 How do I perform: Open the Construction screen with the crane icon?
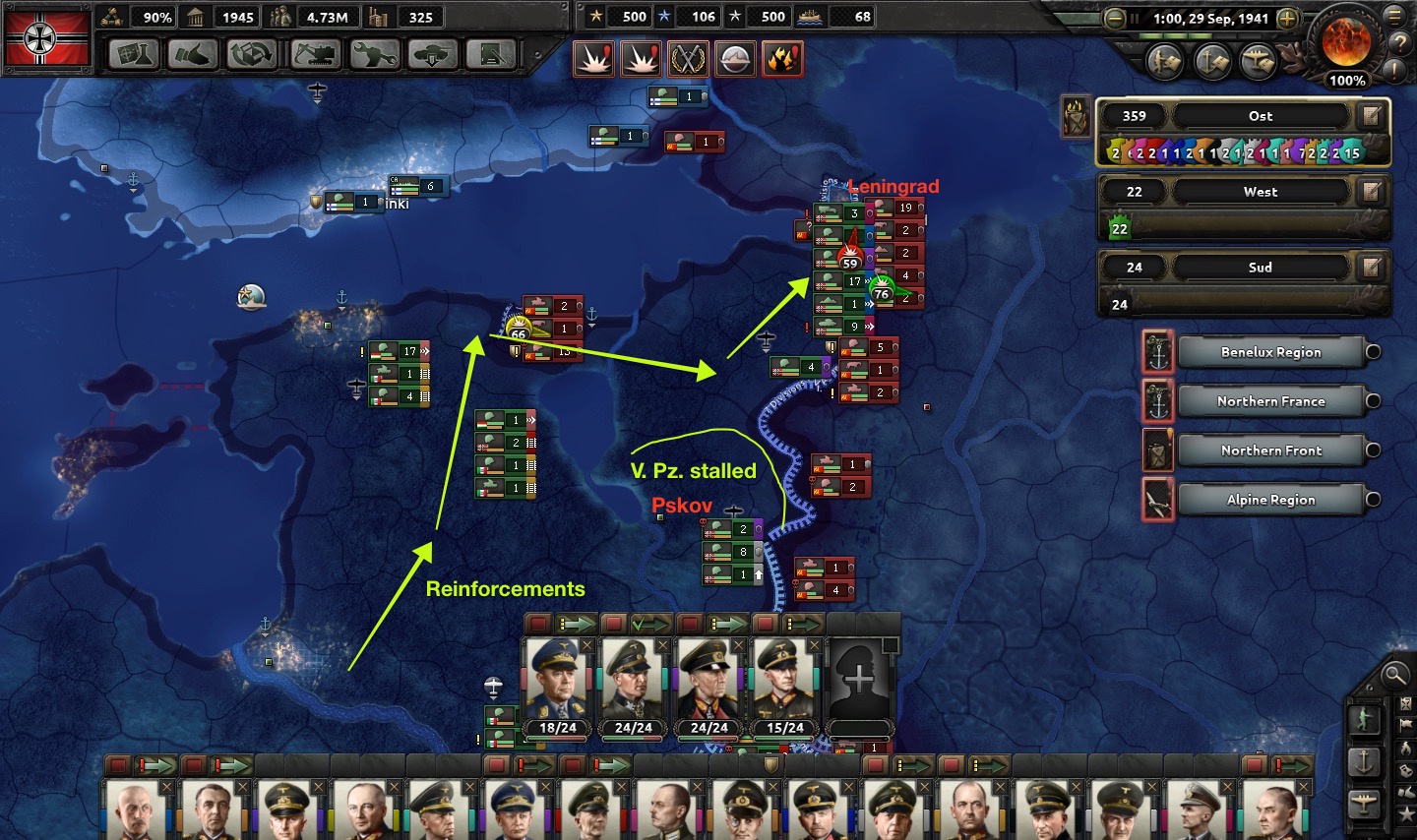314,55
